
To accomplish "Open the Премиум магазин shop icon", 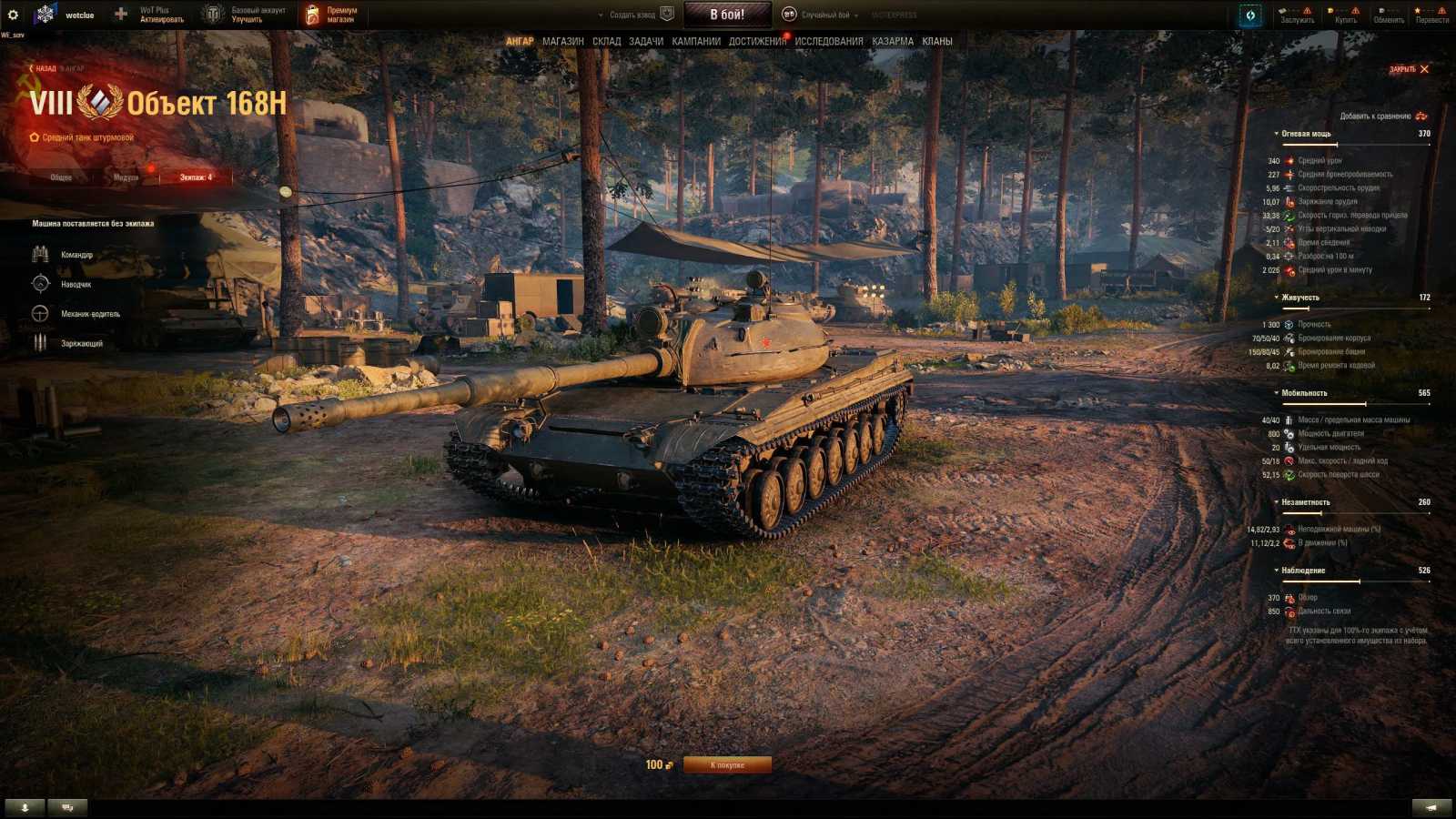I will point(313,13).
